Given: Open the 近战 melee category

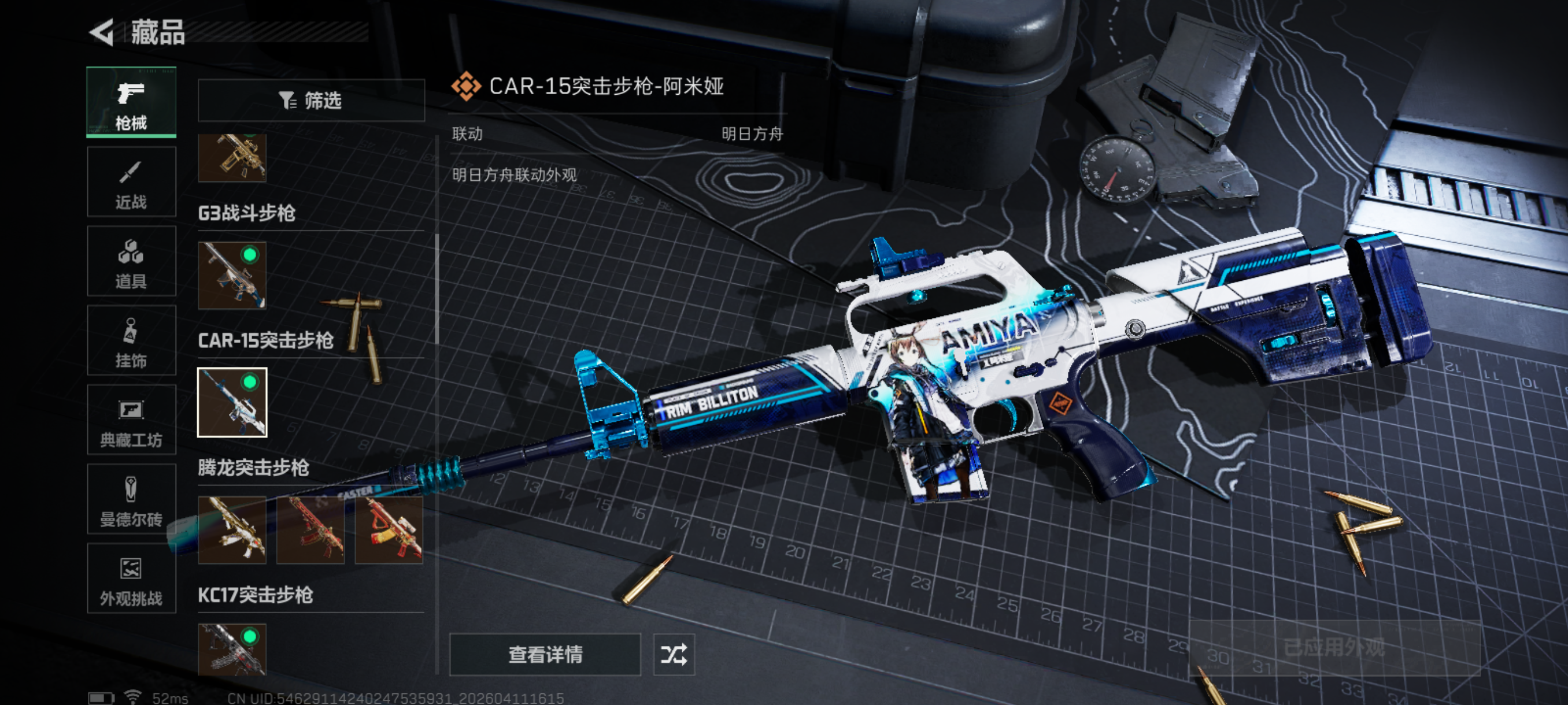Looking at the screenshot, I should click(x=131, y=182).
